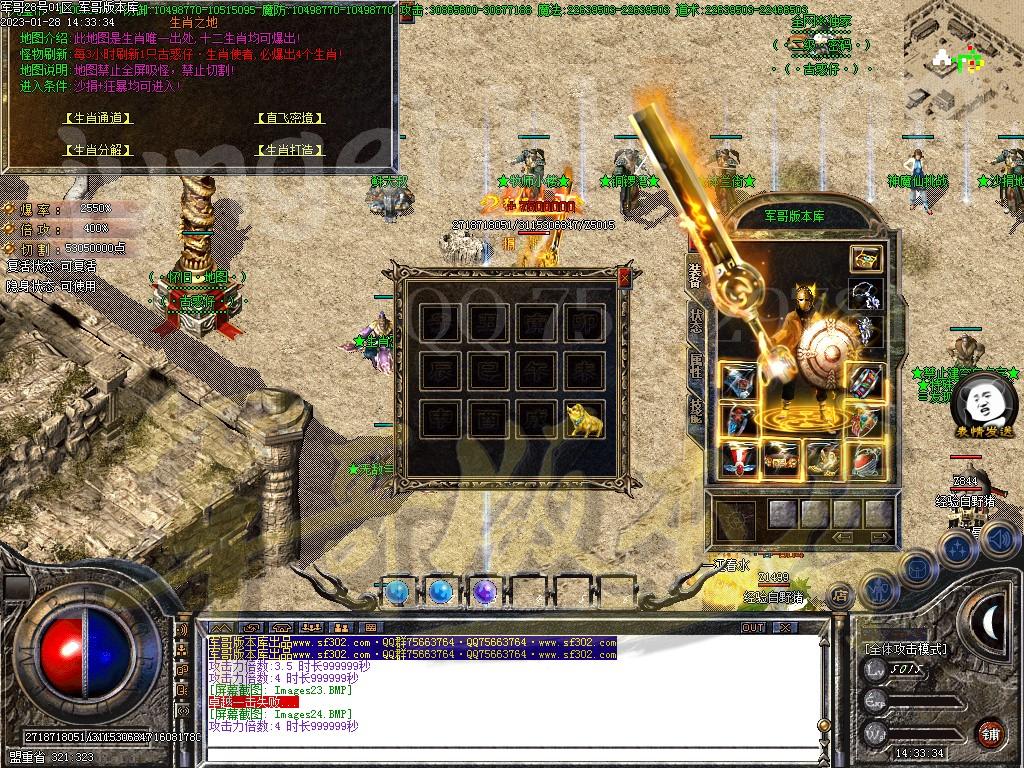Image resolution: width=1024 pixels, height=768 pixels.
Task: Select the 生肖分解 option
Action: click(x=97, y=150)
